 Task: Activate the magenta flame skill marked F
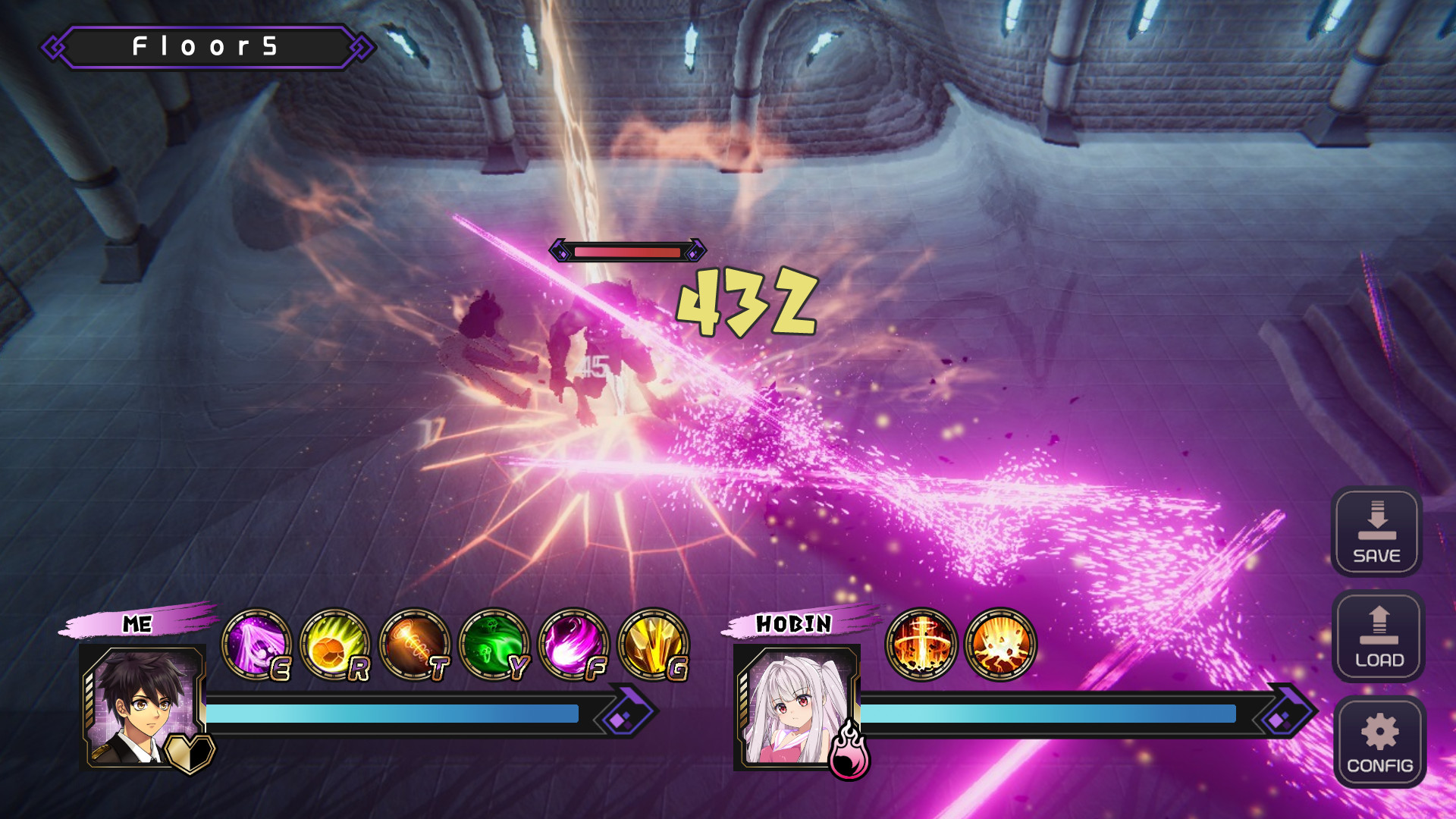pos(573,645)
